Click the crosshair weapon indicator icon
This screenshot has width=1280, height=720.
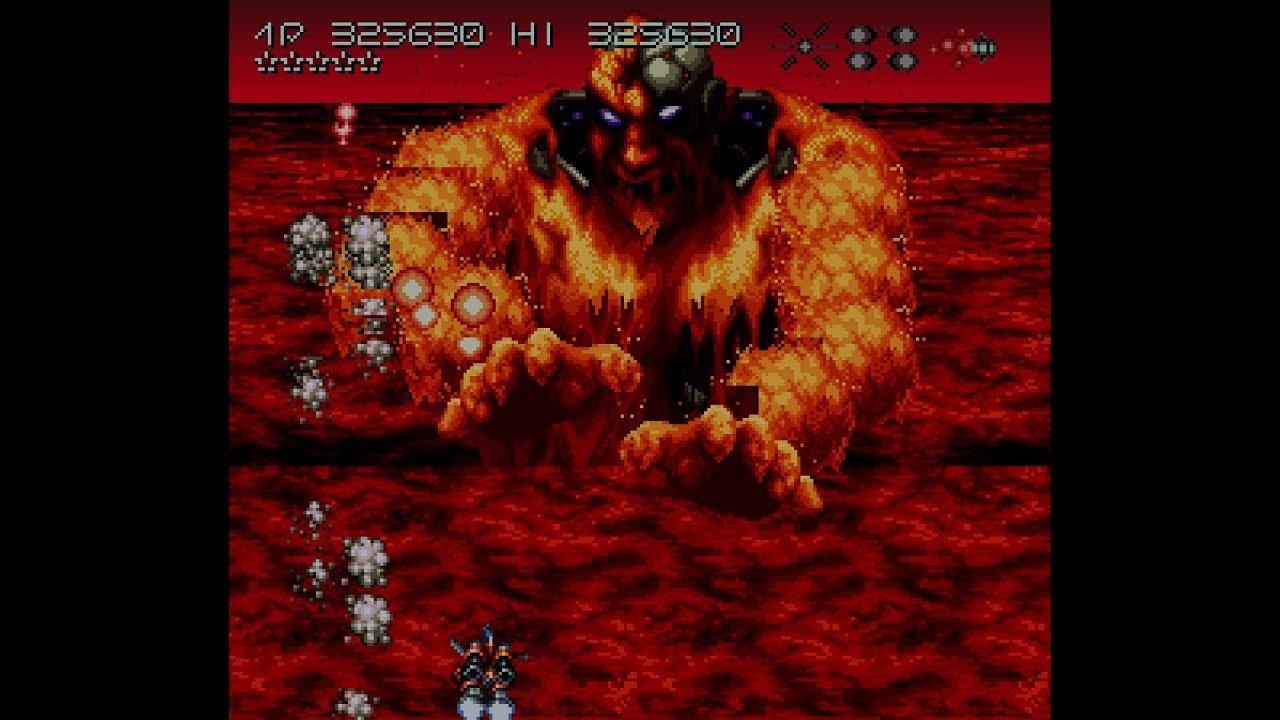805,45
